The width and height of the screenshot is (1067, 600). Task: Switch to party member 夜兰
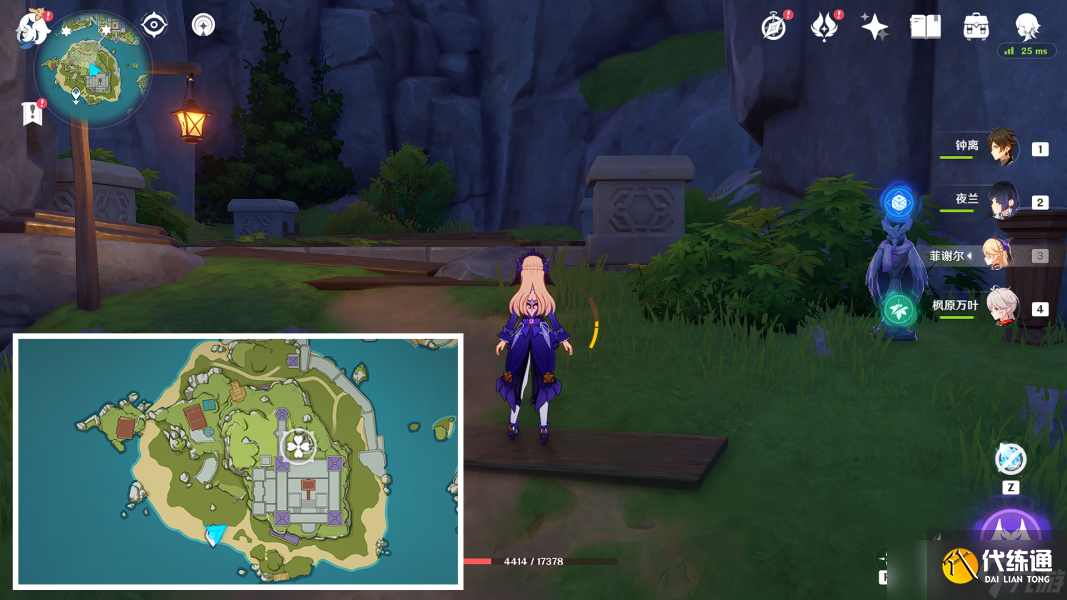tap(1002, 201)
